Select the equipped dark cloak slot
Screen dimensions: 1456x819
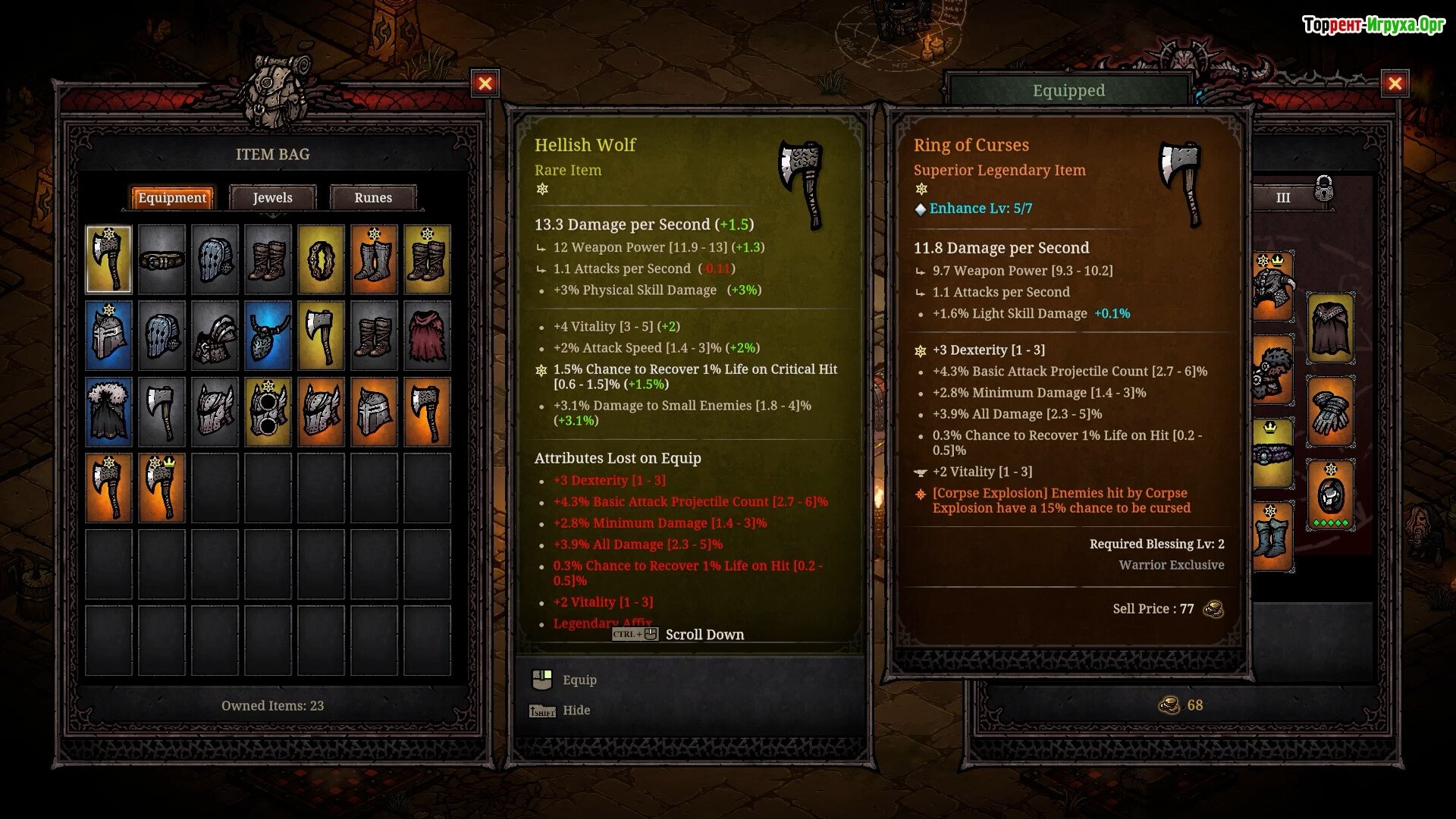(x=1330, y=328)
